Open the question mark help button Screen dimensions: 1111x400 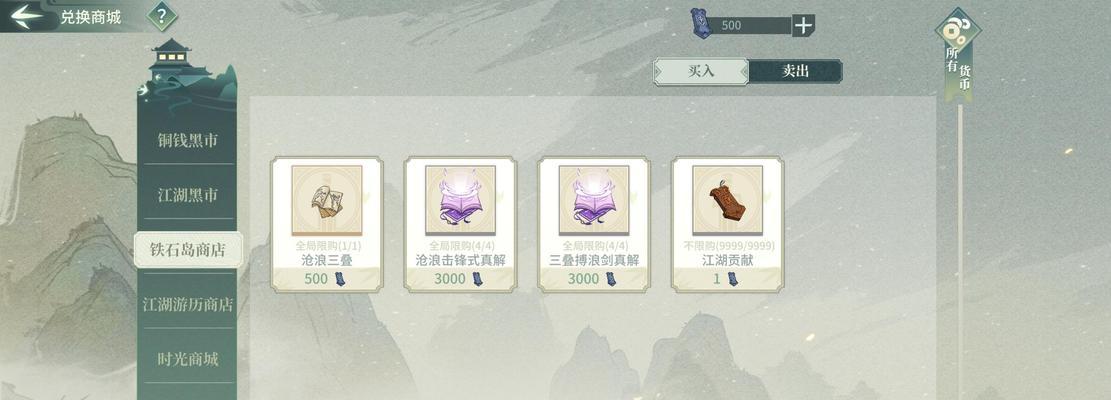click(162, 16)
